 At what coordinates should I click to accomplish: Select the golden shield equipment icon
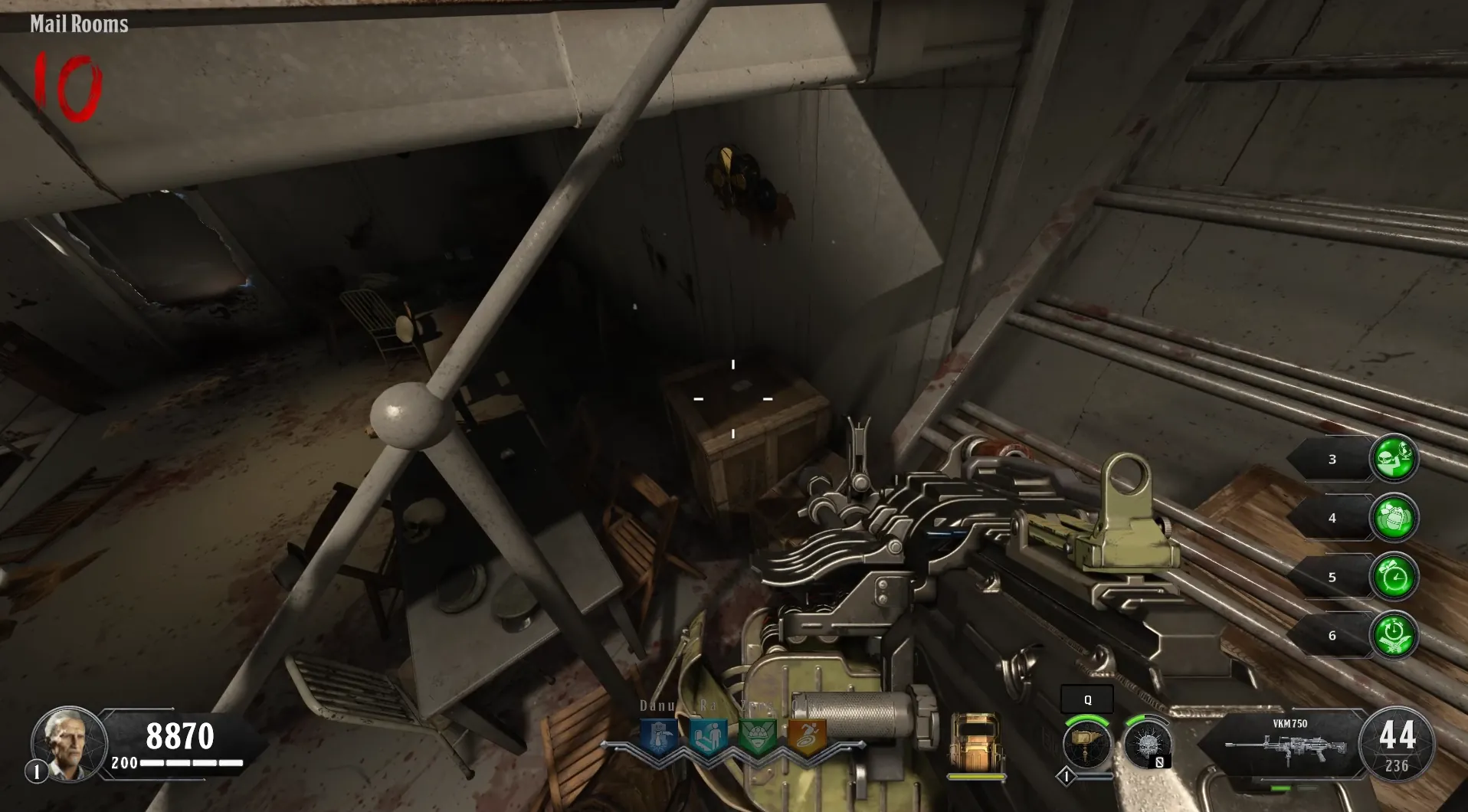975,741
